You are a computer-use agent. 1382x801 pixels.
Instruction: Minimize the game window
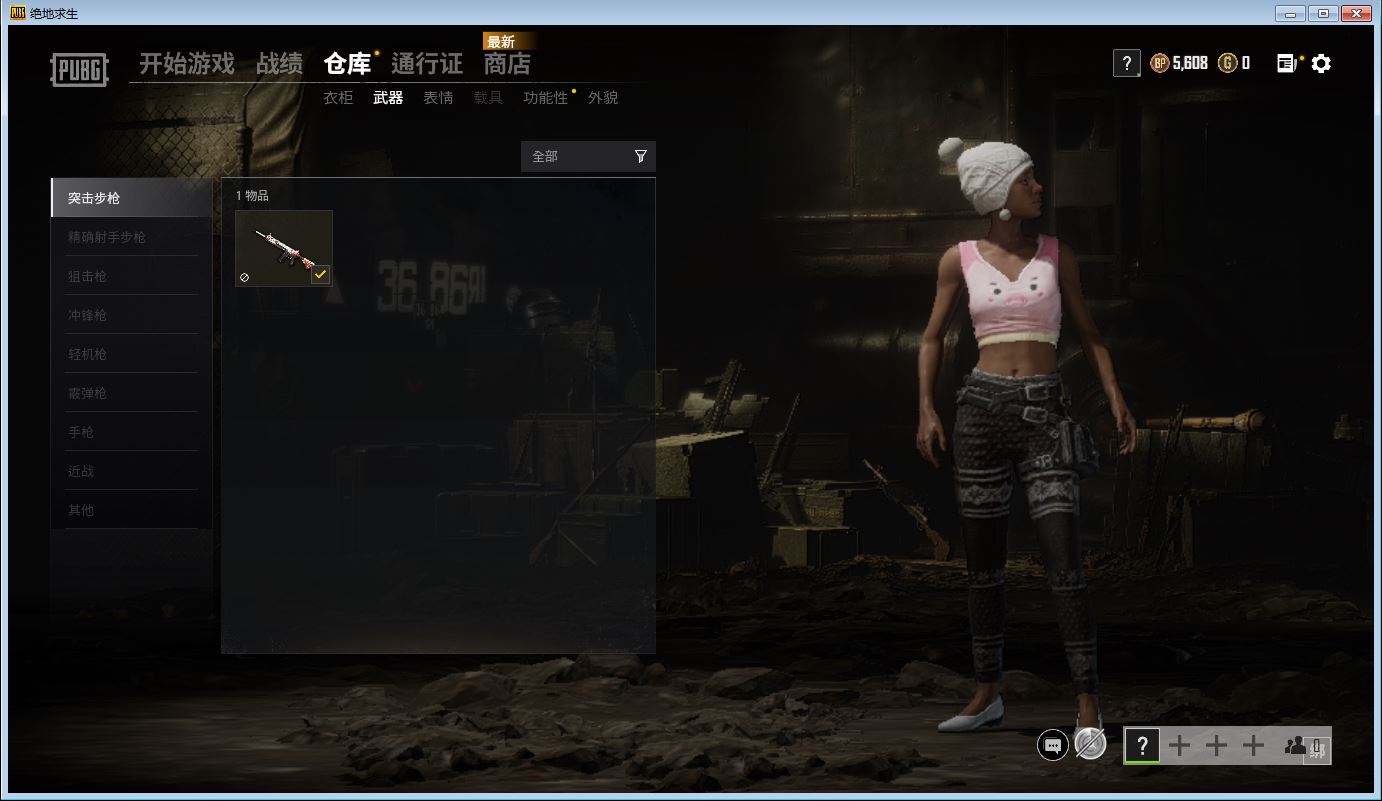click(x=1291, y=13)
